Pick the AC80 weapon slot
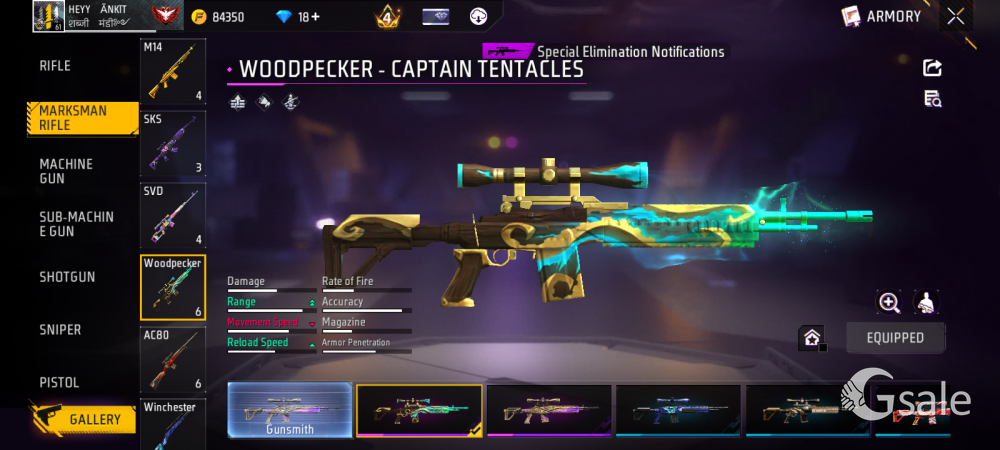 pos(173,359)
